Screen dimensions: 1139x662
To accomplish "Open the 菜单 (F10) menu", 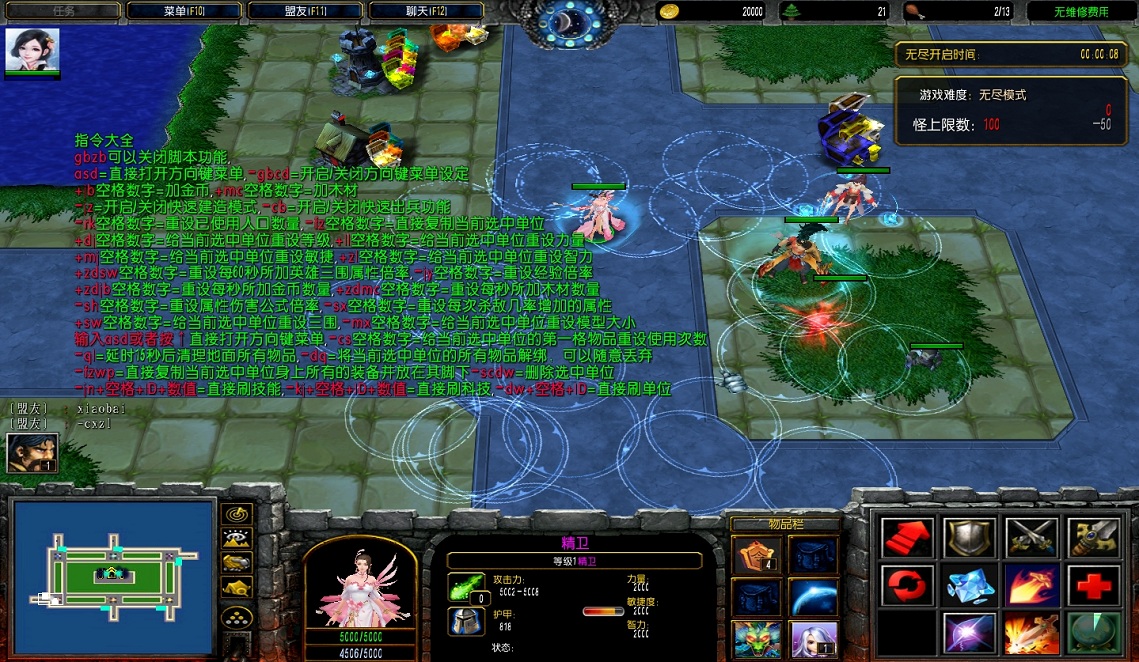I will [x=184, y=11].
